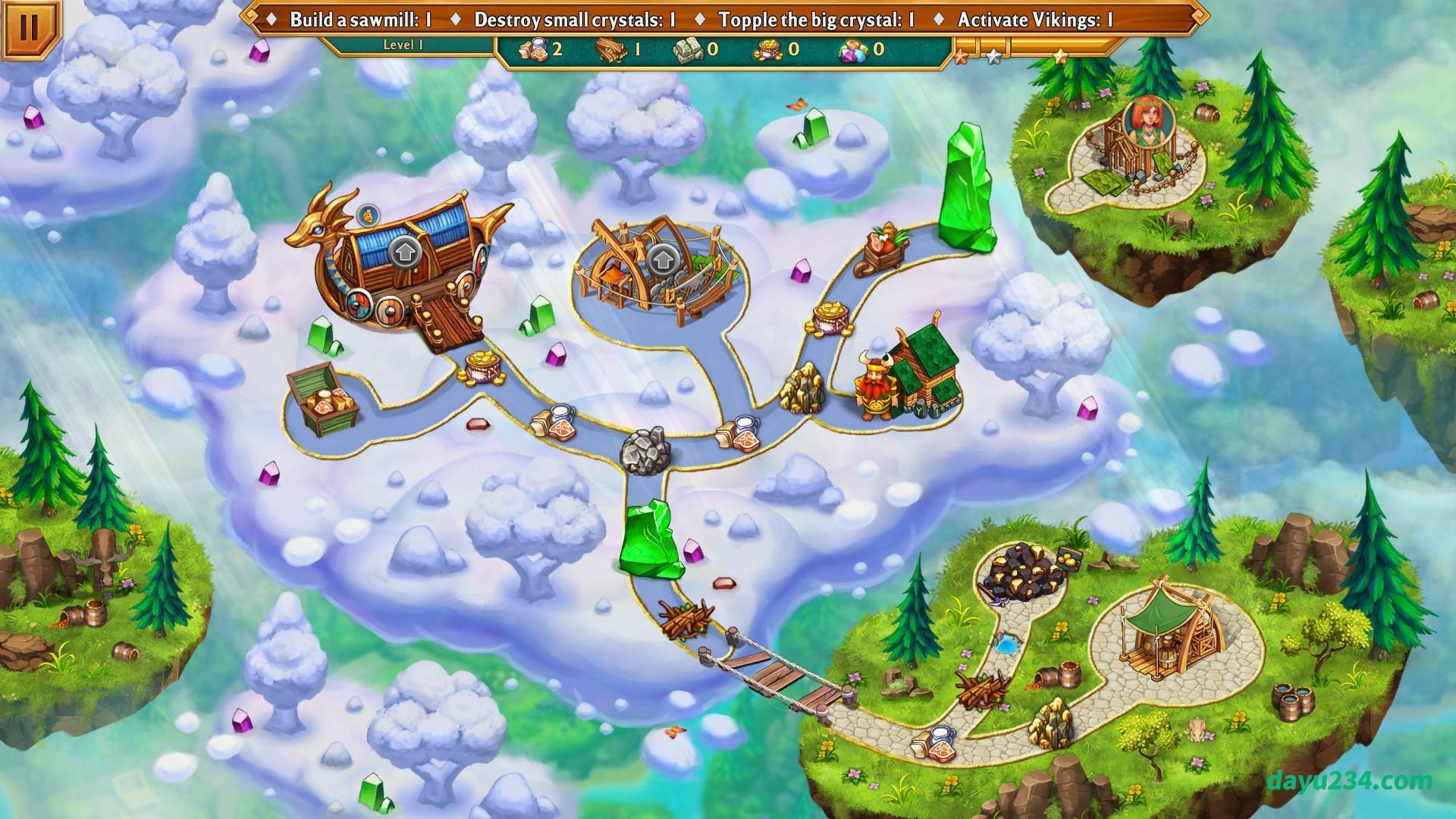Pause the game with the top-left button
1456x819 pixels.
tap(28, 29)
